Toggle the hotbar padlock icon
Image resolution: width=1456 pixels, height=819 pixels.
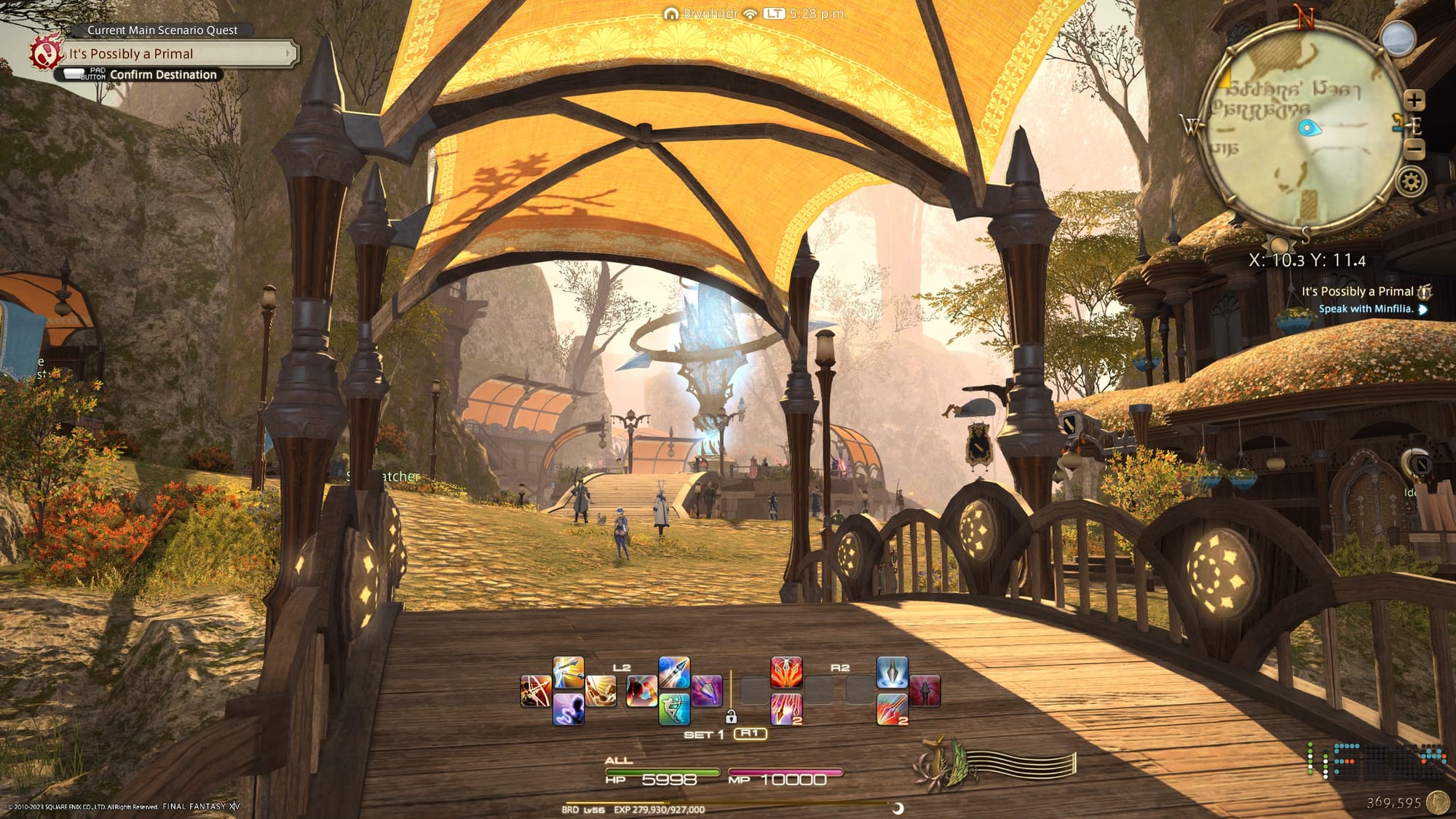731,717
